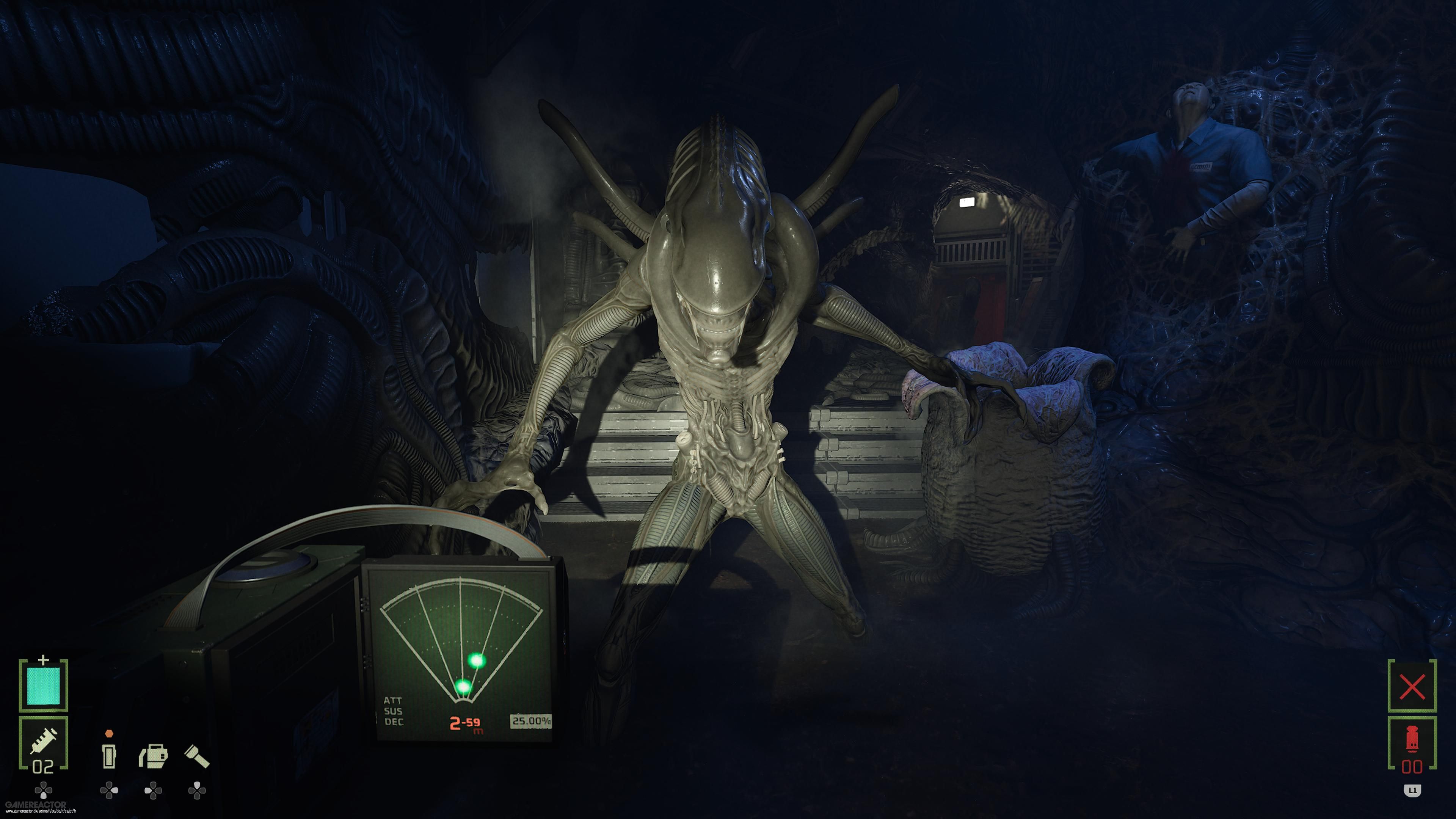1456x819 pixels.
Task: Click the health bar plus icon
Action: [x=44, y=660]
